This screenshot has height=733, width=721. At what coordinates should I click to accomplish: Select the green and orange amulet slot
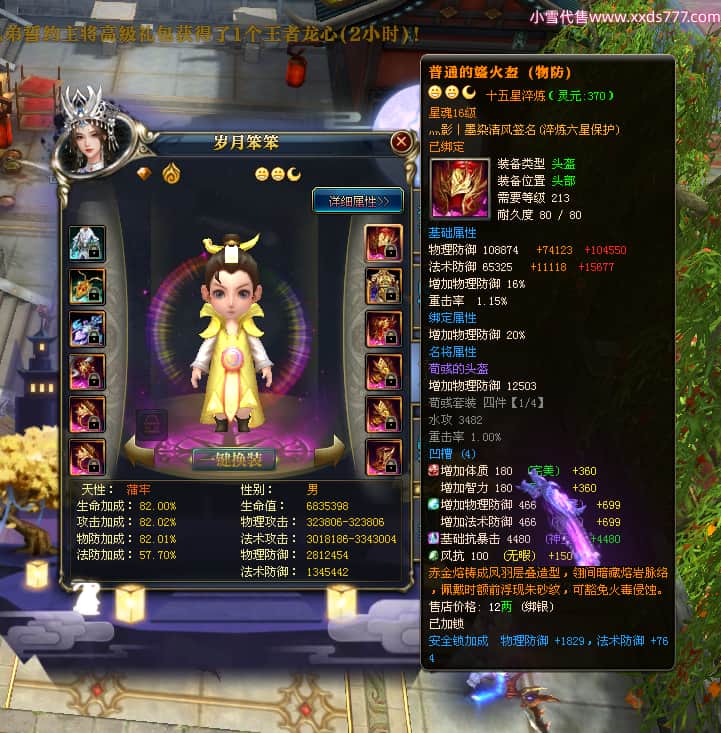click(87, 286)
